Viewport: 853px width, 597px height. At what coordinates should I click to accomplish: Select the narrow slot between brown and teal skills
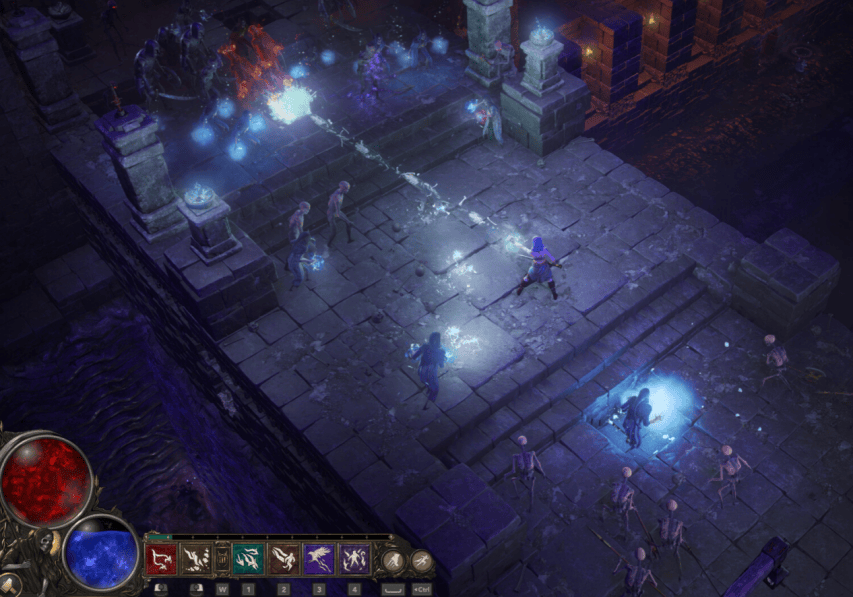[x=222, y=559]
